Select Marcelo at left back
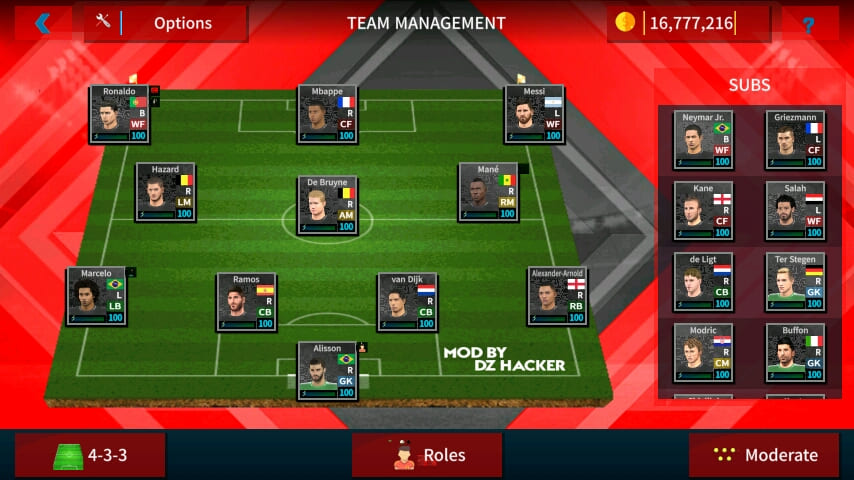Image resolution: width=854 pixels, height=480 pixels. pyautogui.click(x=96, y=296)
